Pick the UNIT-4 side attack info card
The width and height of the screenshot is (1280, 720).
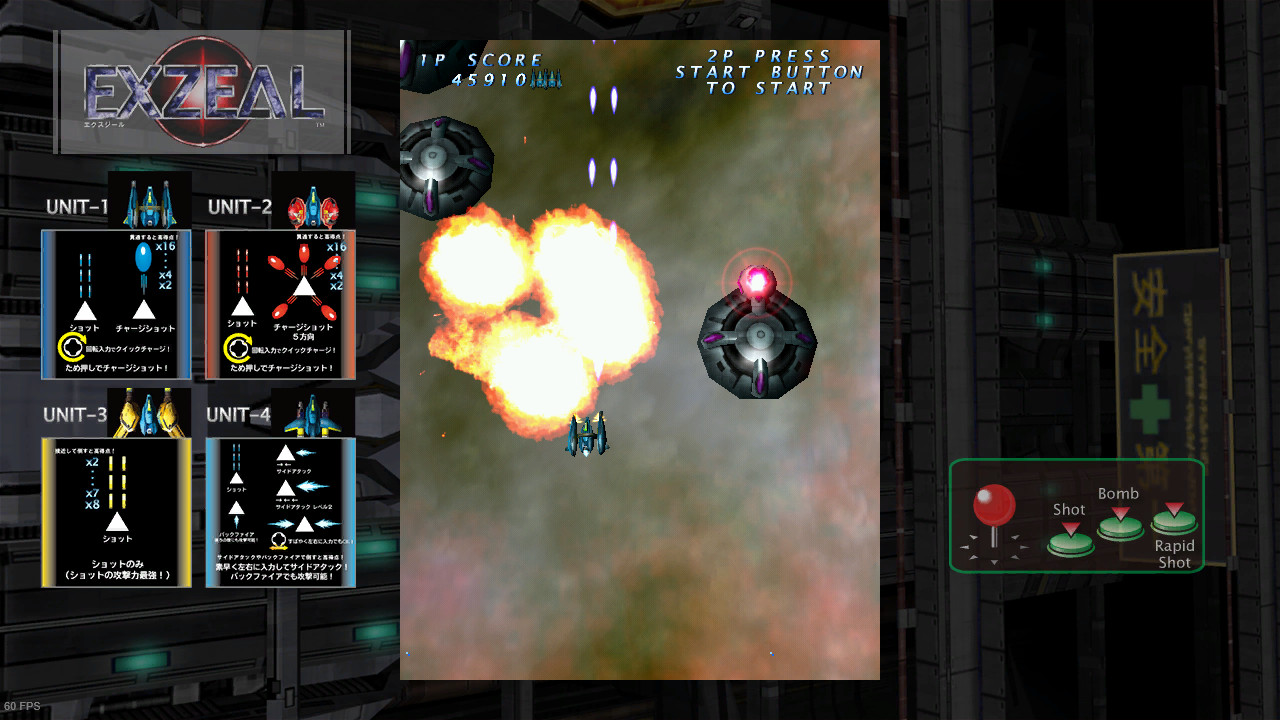tap(281, 512)
